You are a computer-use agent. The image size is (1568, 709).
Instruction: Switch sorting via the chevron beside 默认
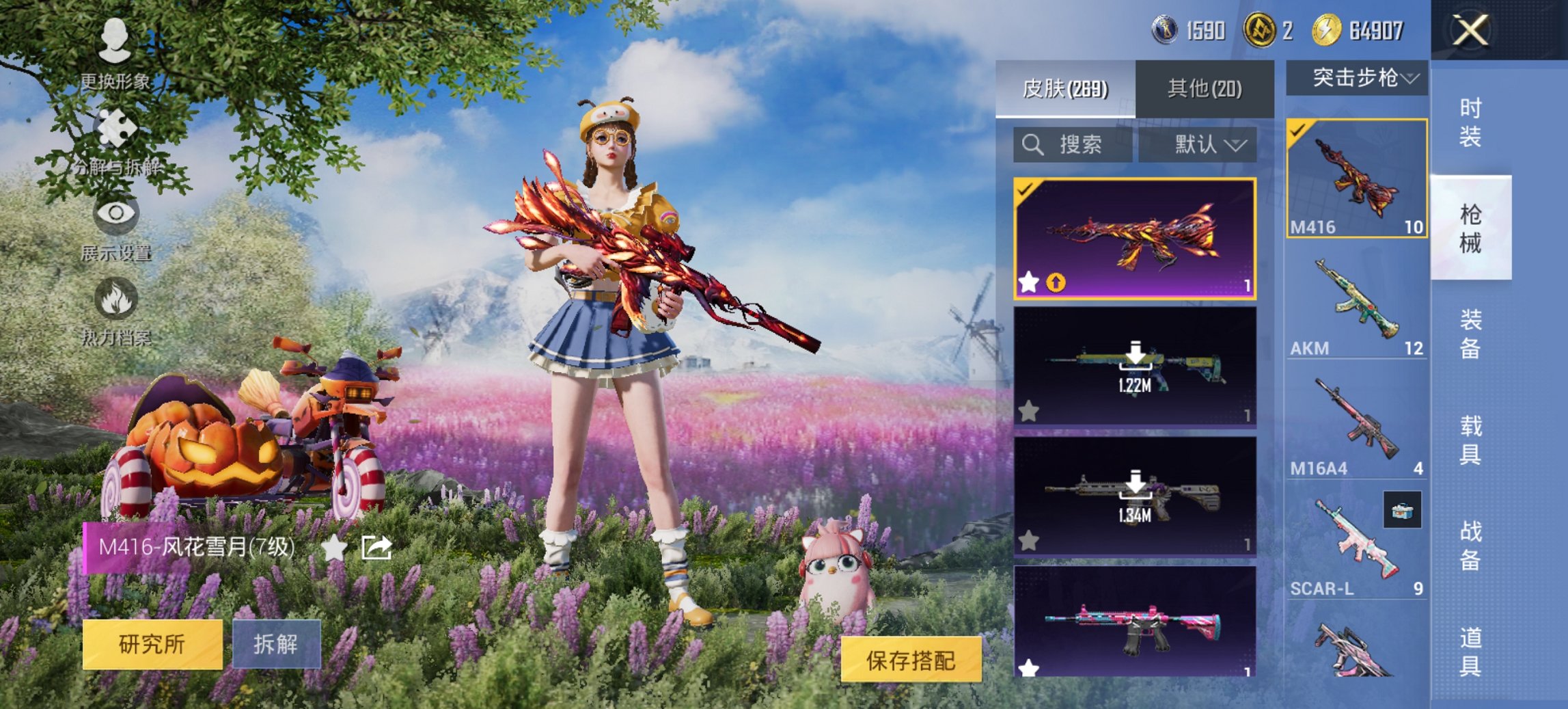1235,144
